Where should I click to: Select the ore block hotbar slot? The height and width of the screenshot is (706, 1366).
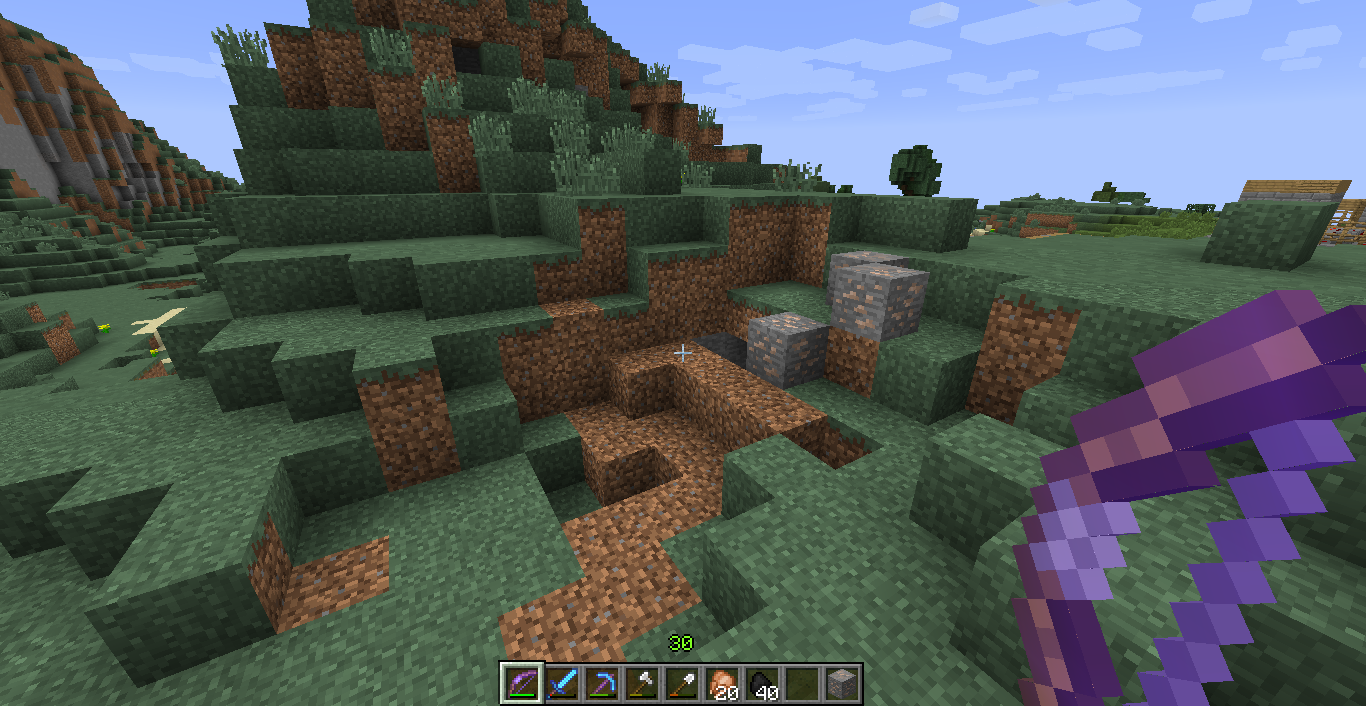point(841,684)
